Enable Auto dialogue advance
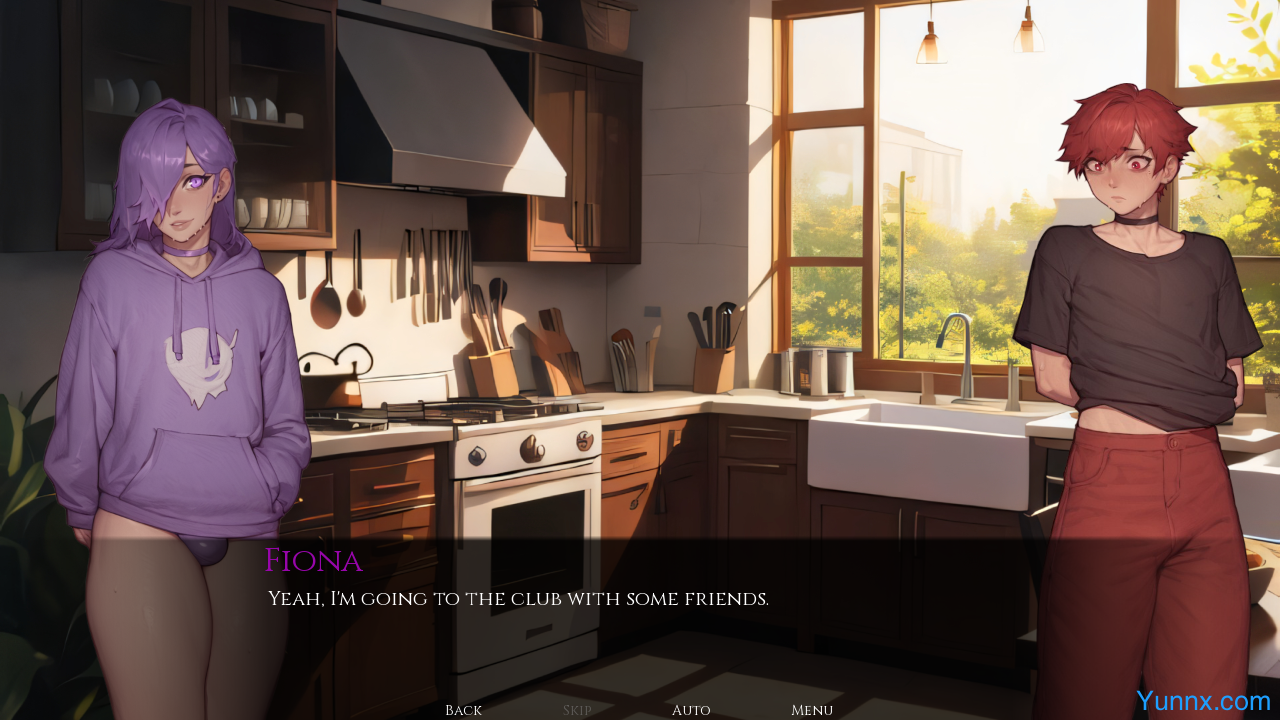Screen dimensions: 1280x720 691,710
